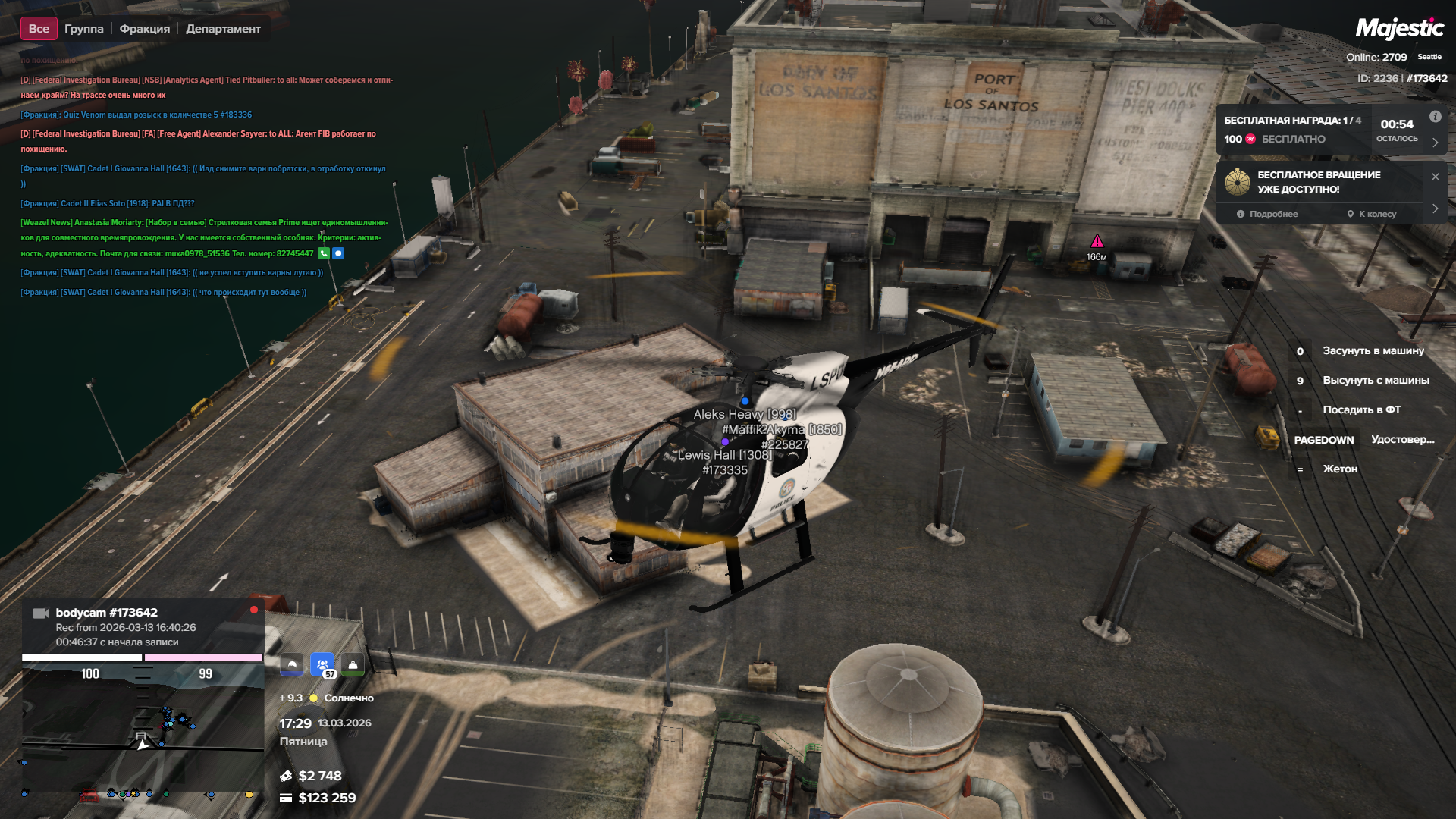Open Подробнее details for the free spin
The width and height of the screenshot is (1456, 819).
click(1267, 214)
